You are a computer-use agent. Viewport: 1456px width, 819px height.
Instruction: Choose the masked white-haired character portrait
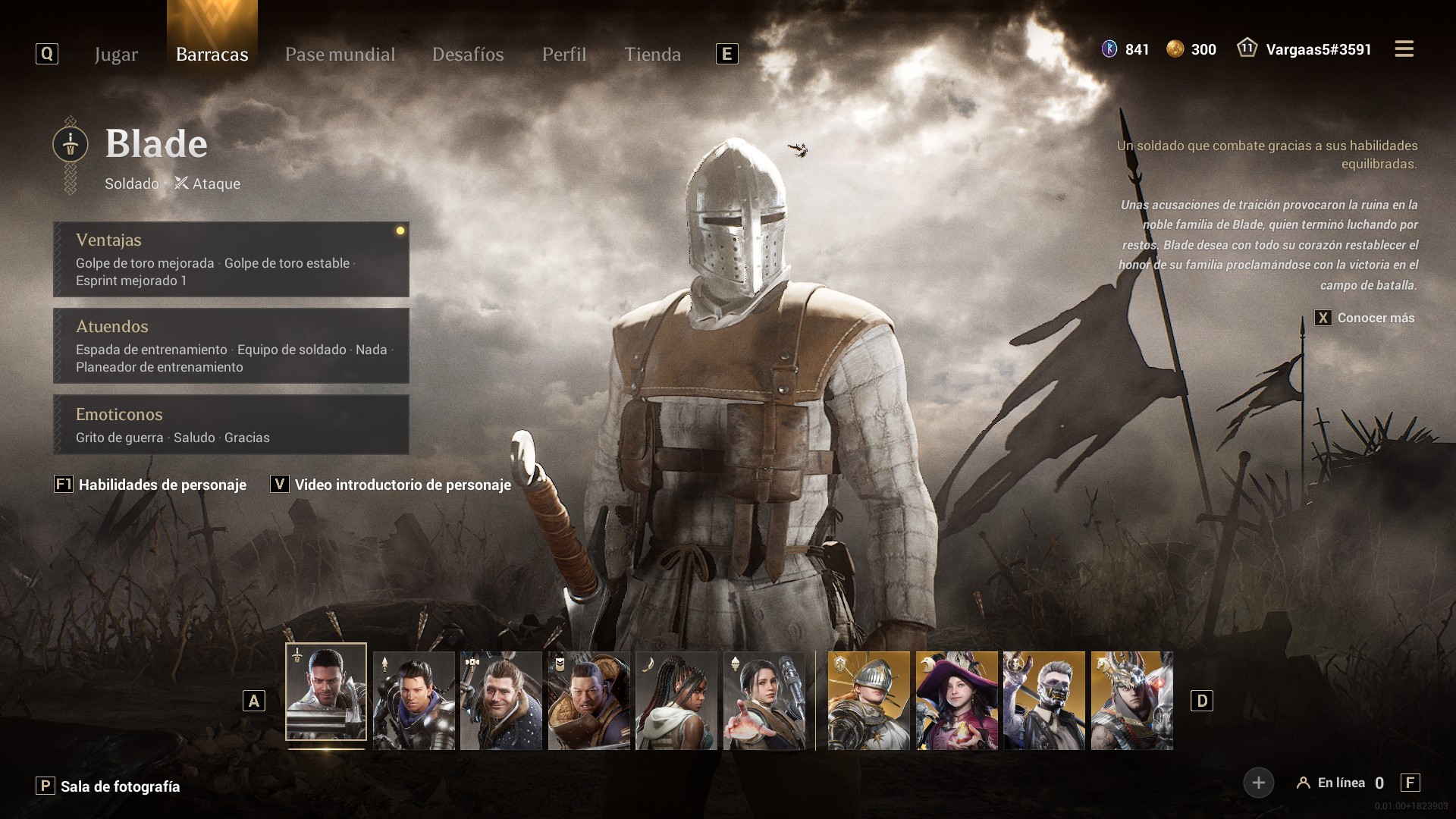[1044, 701]
